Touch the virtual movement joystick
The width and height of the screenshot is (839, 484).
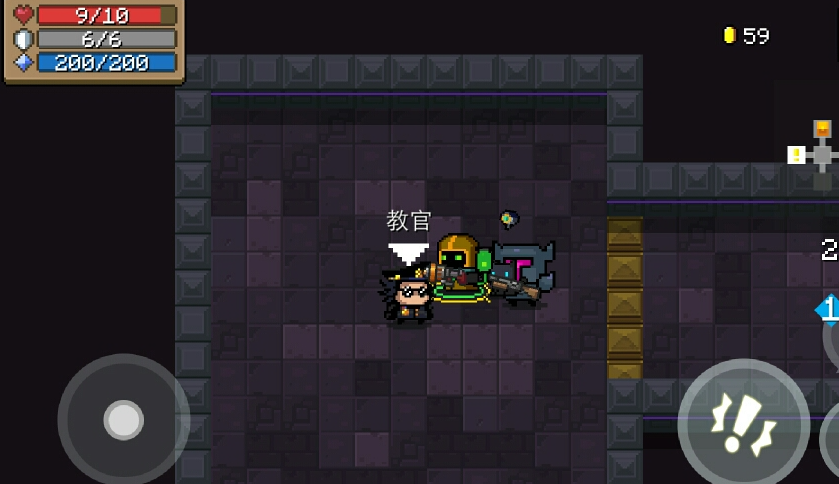coord(123,420)
